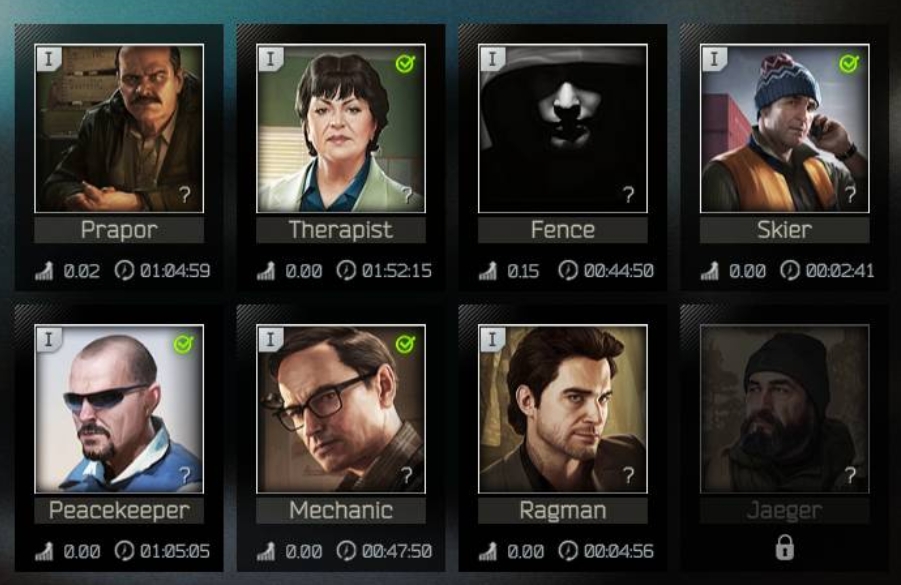Click the question mark on Mechanic's portrait
This screenshot has width=901, height=585.
406,476
